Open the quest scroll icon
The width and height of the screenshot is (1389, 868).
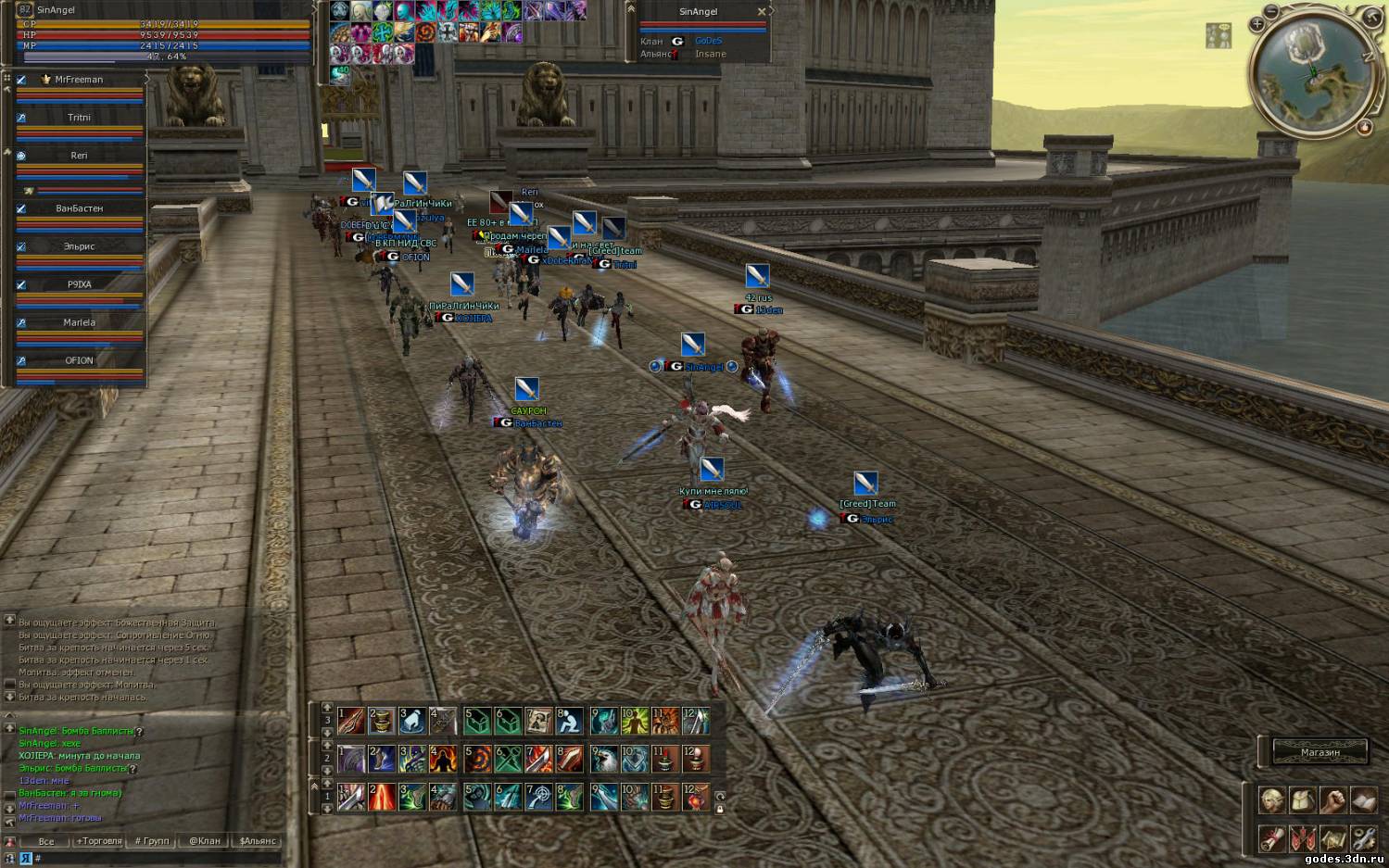point(1271,838)
